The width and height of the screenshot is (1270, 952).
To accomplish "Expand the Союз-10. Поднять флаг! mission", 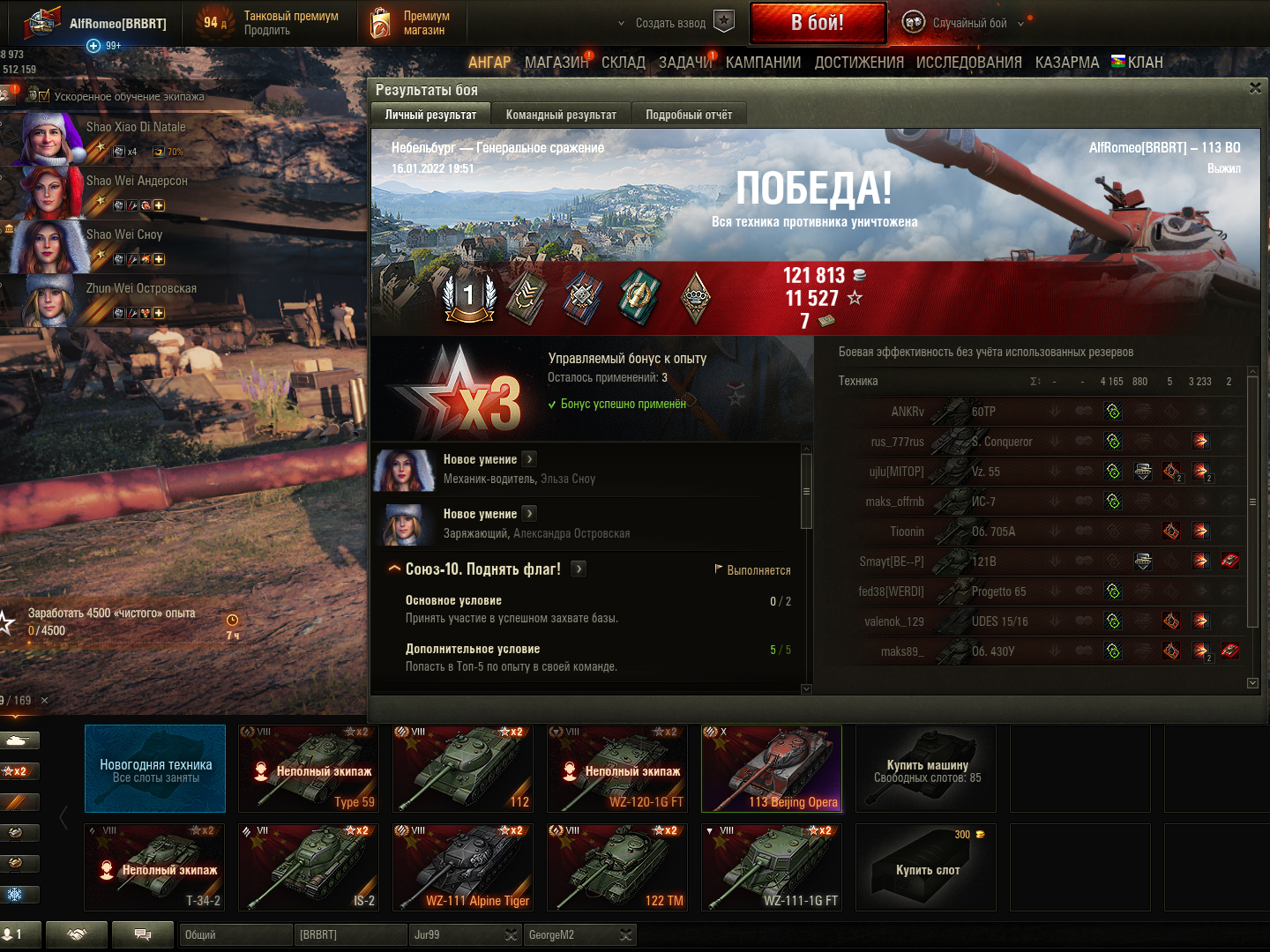I will (579, 569).
